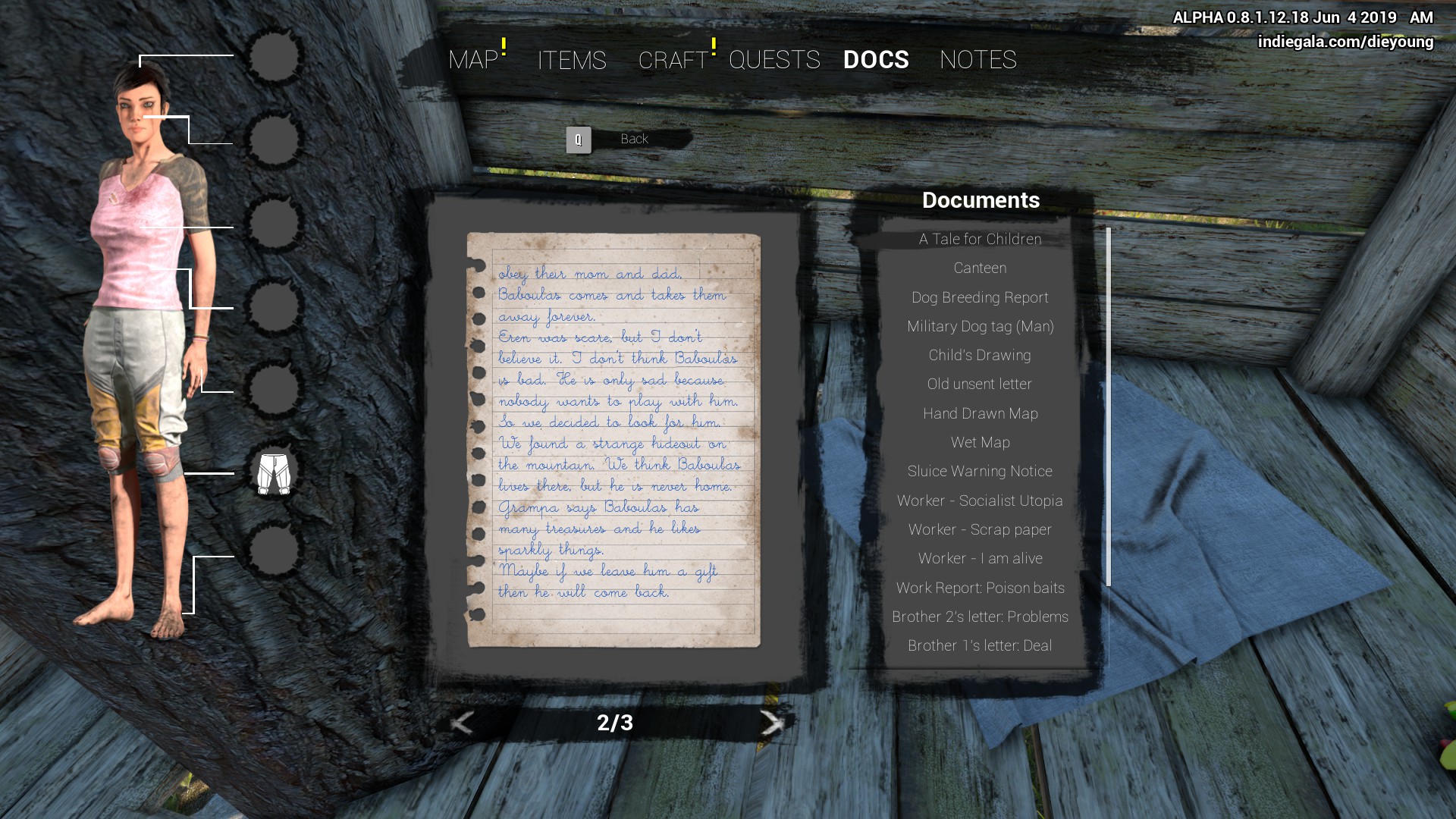Viewport: 1456px width, 819px height.
Task: Click the Back button
Action: (x=632, y=140)
